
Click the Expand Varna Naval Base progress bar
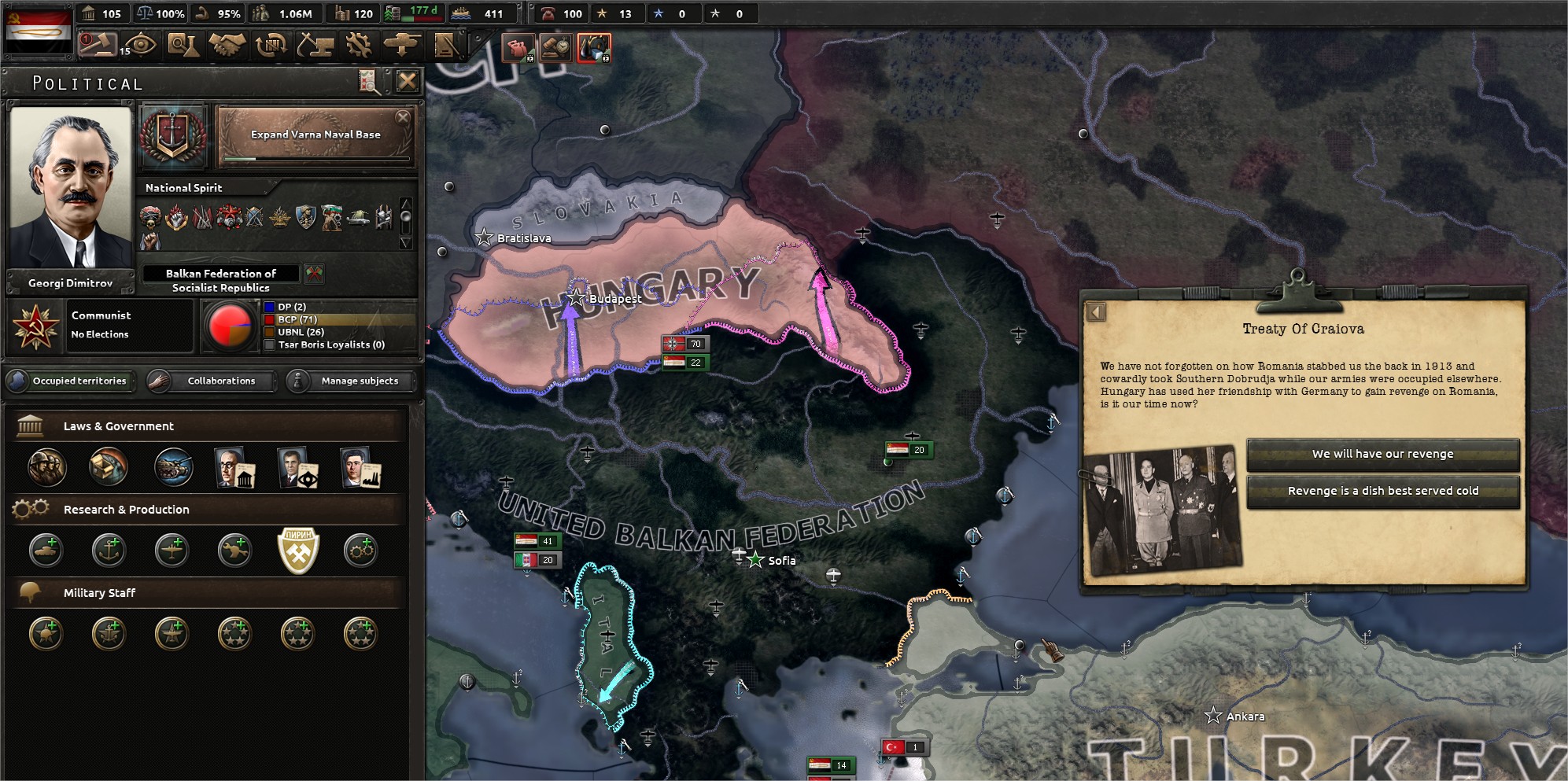click(313, 157)
